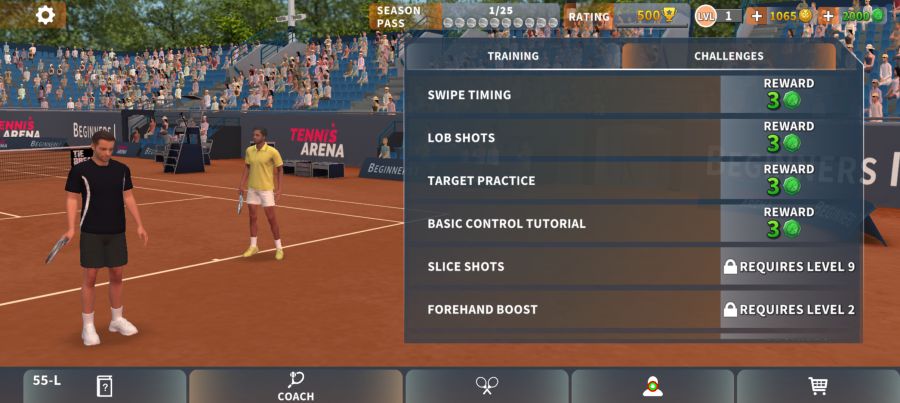
Task: Open the player profile tab
Action: [652, 386]
